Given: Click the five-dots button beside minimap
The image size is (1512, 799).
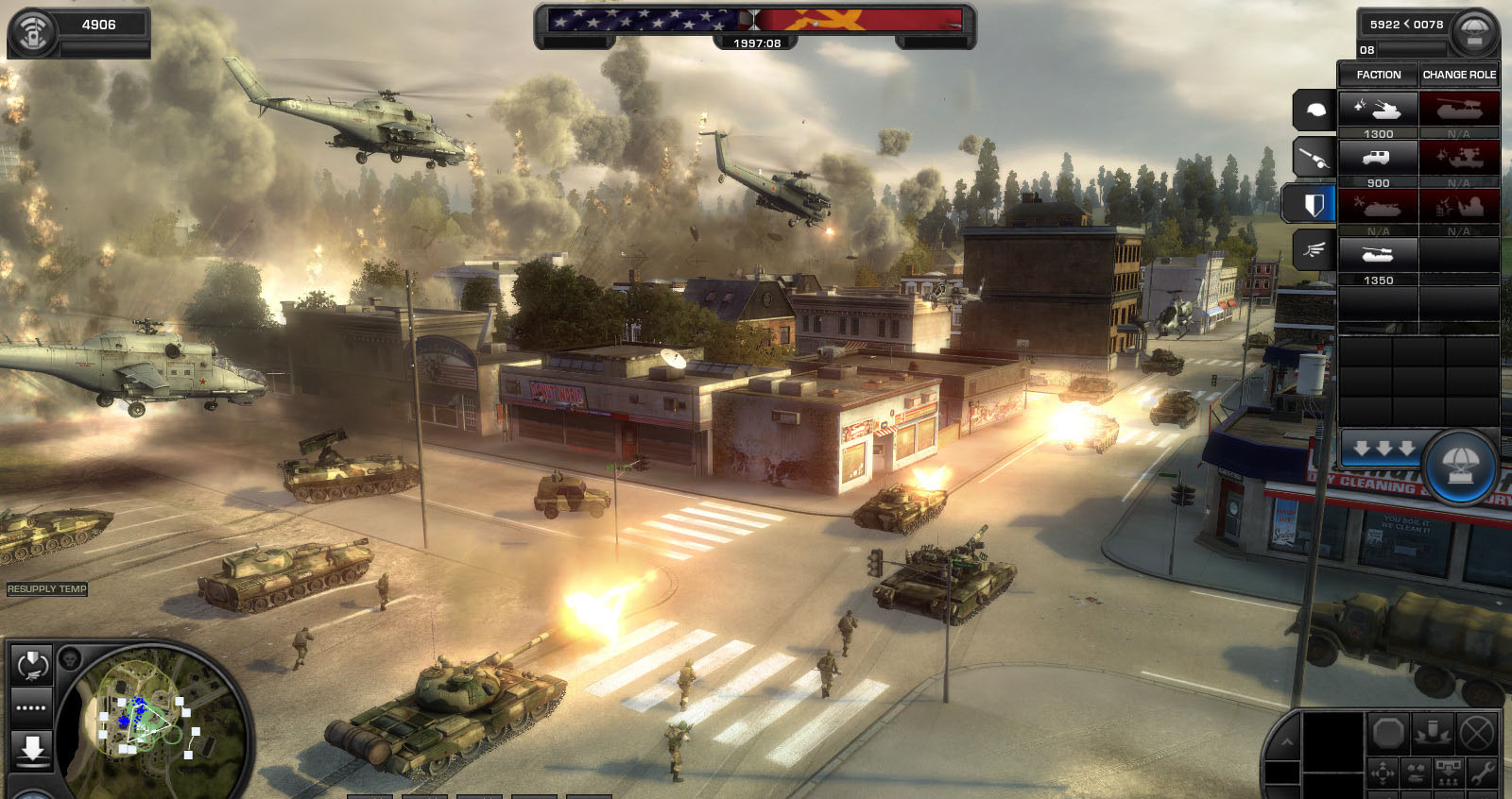Looking at the screenshot, I should click(x=31, y=707).
